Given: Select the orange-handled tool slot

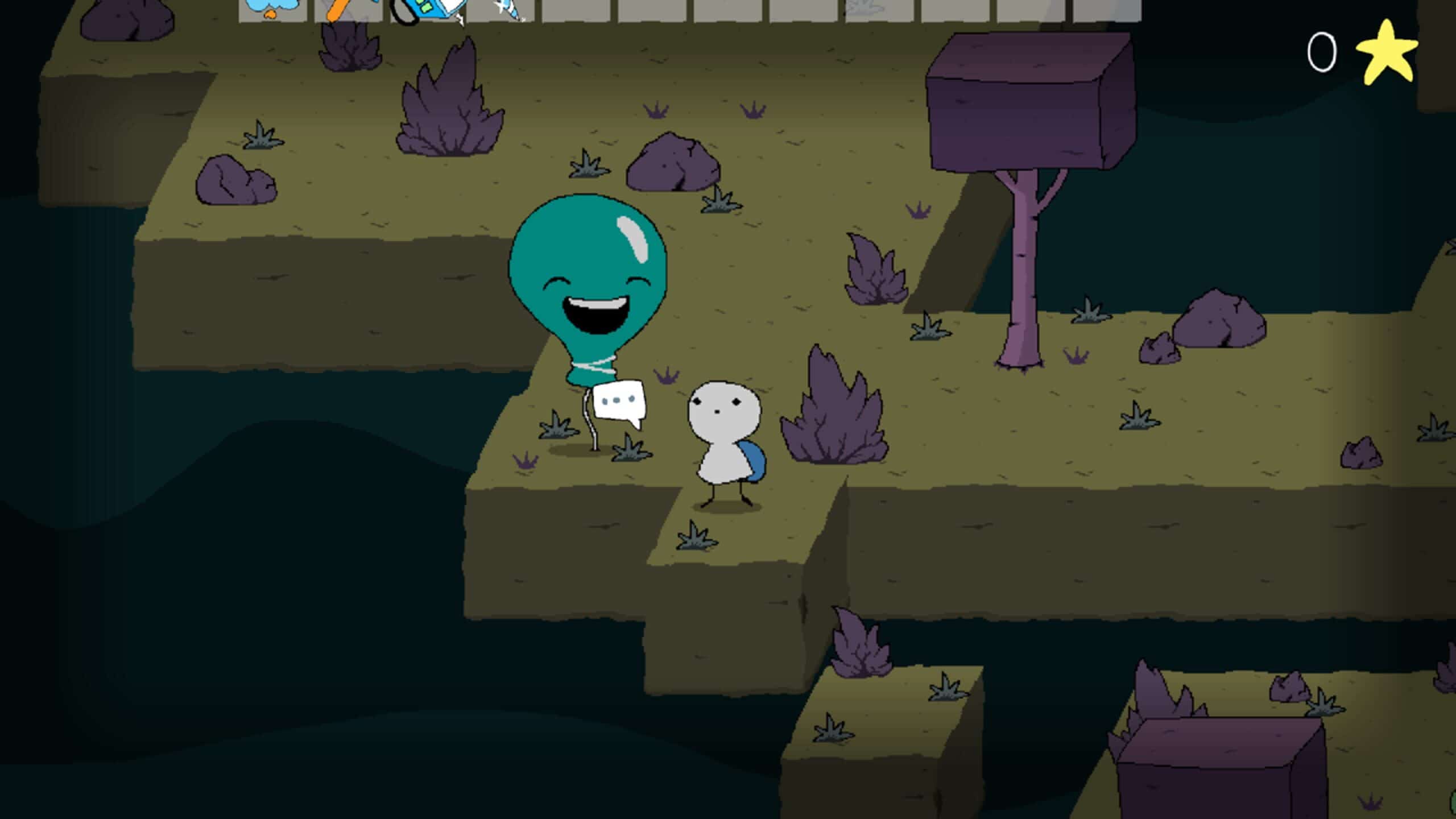Looking at the screenshot, I should pos(348,10).
